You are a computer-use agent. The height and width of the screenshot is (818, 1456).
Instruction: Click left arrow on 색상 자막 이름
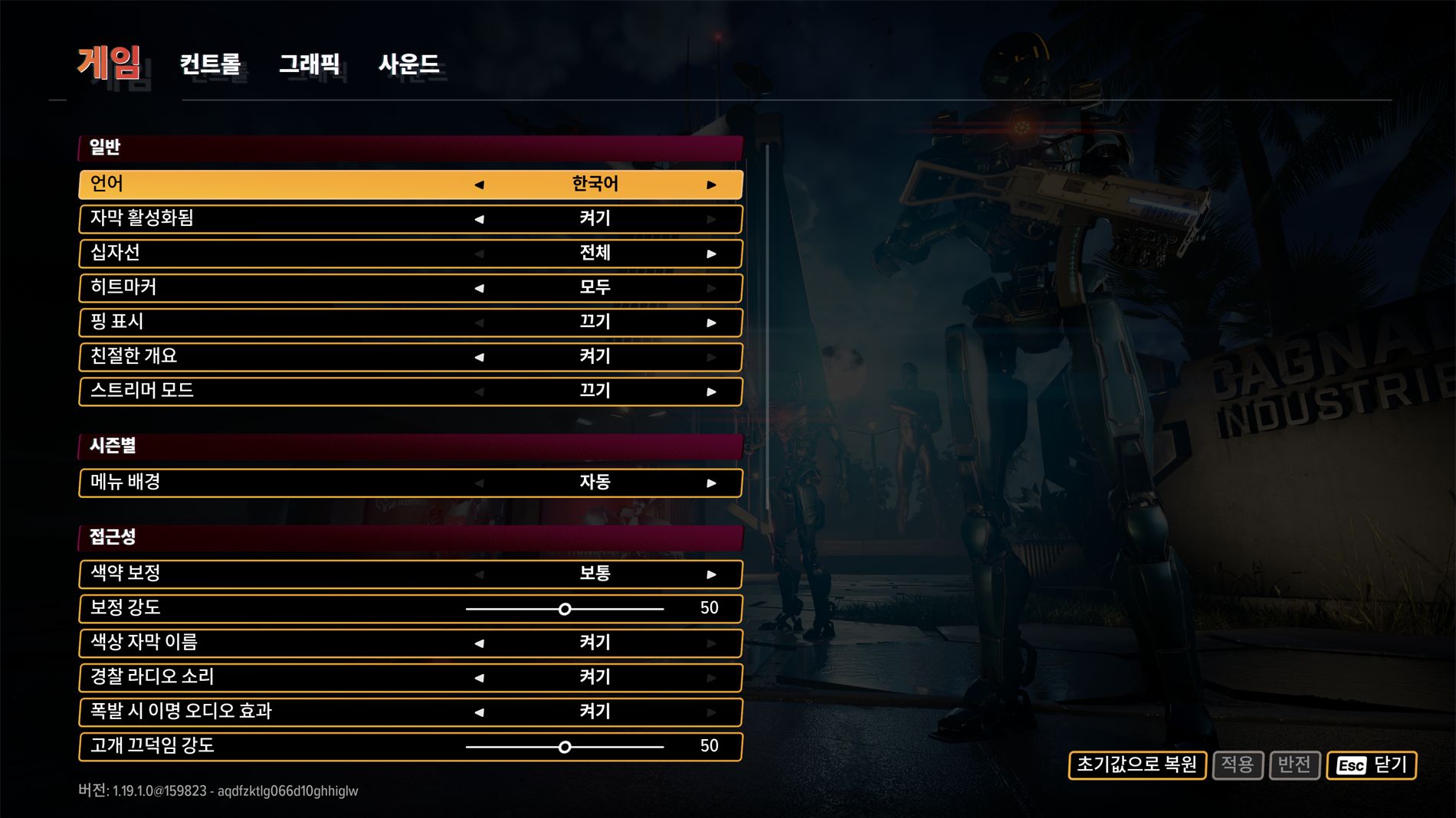(479, 643)
